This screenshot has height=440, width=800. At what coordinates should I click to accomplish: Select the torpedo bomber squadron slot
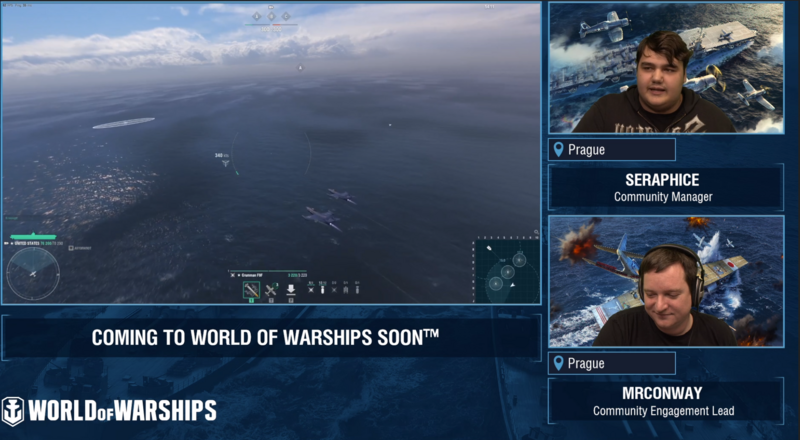coord(271,290)
